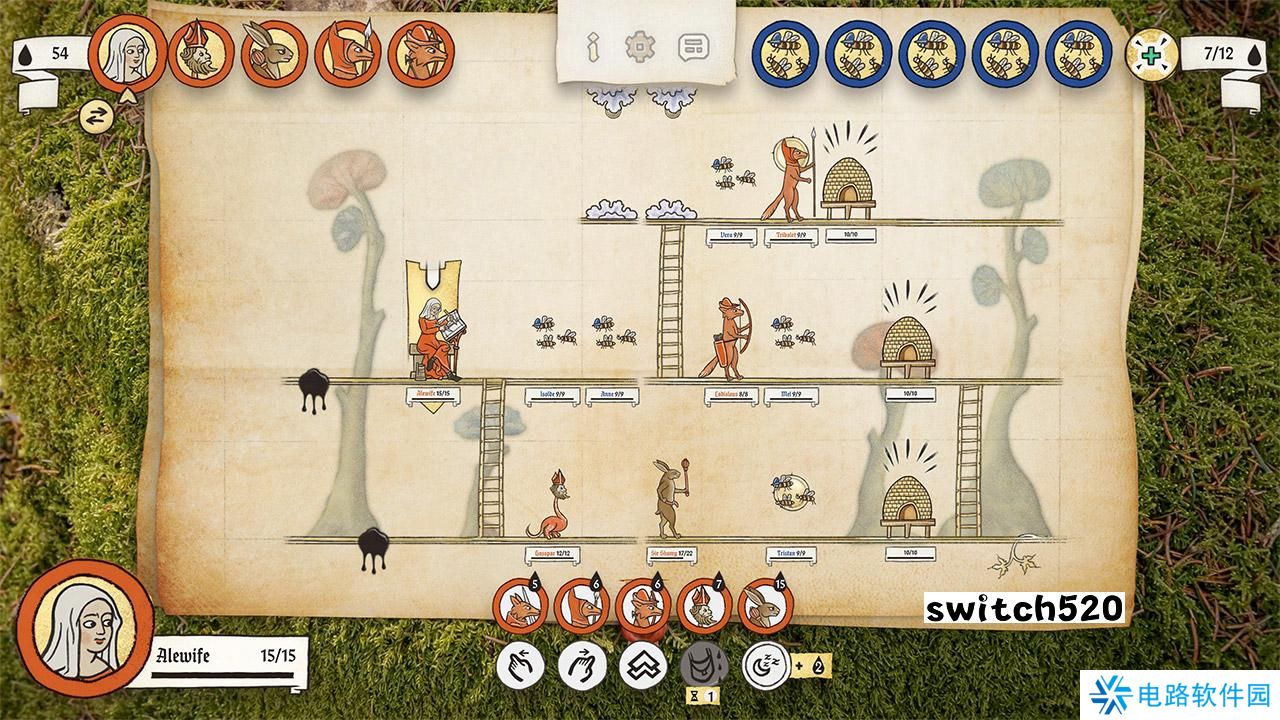Select Alewife's portrait in the turn order
The width and height of the screenshot is (1280, 720).
coord(125,52)
